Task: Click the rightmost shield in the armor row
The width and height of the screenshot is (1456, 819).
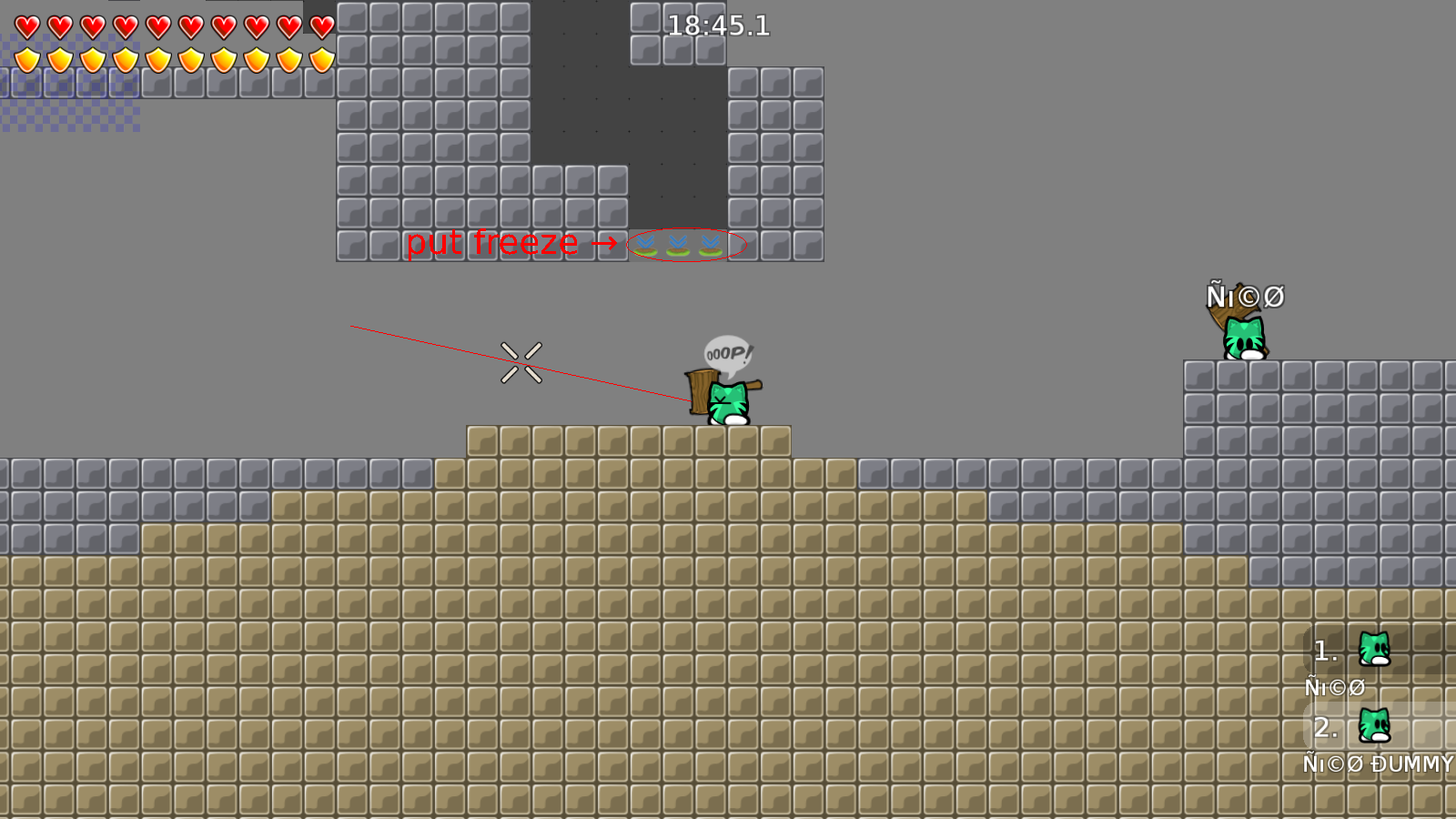Action: coord(320,58)
